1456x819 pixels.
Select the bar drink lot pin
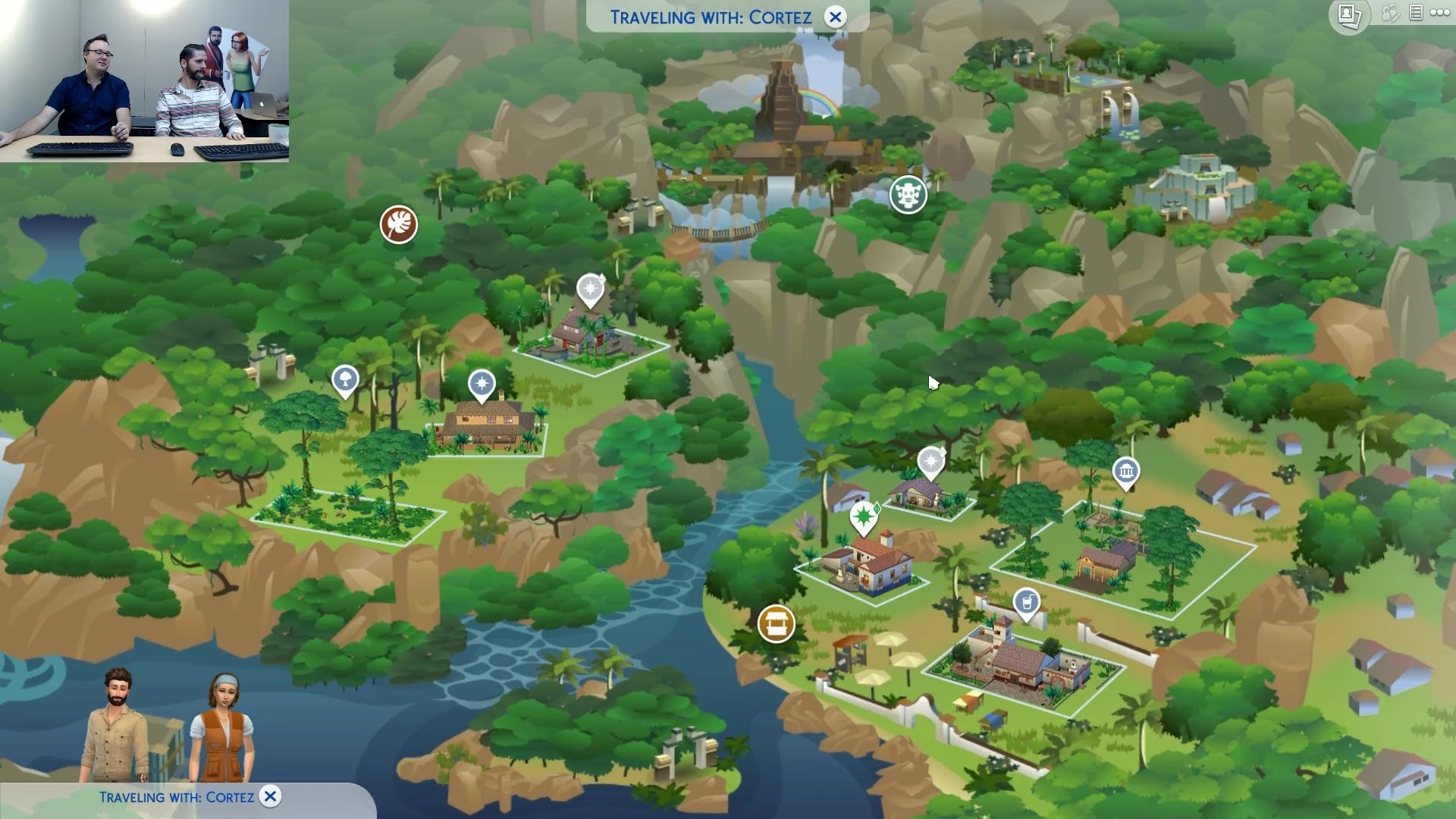pos(1027,604)
